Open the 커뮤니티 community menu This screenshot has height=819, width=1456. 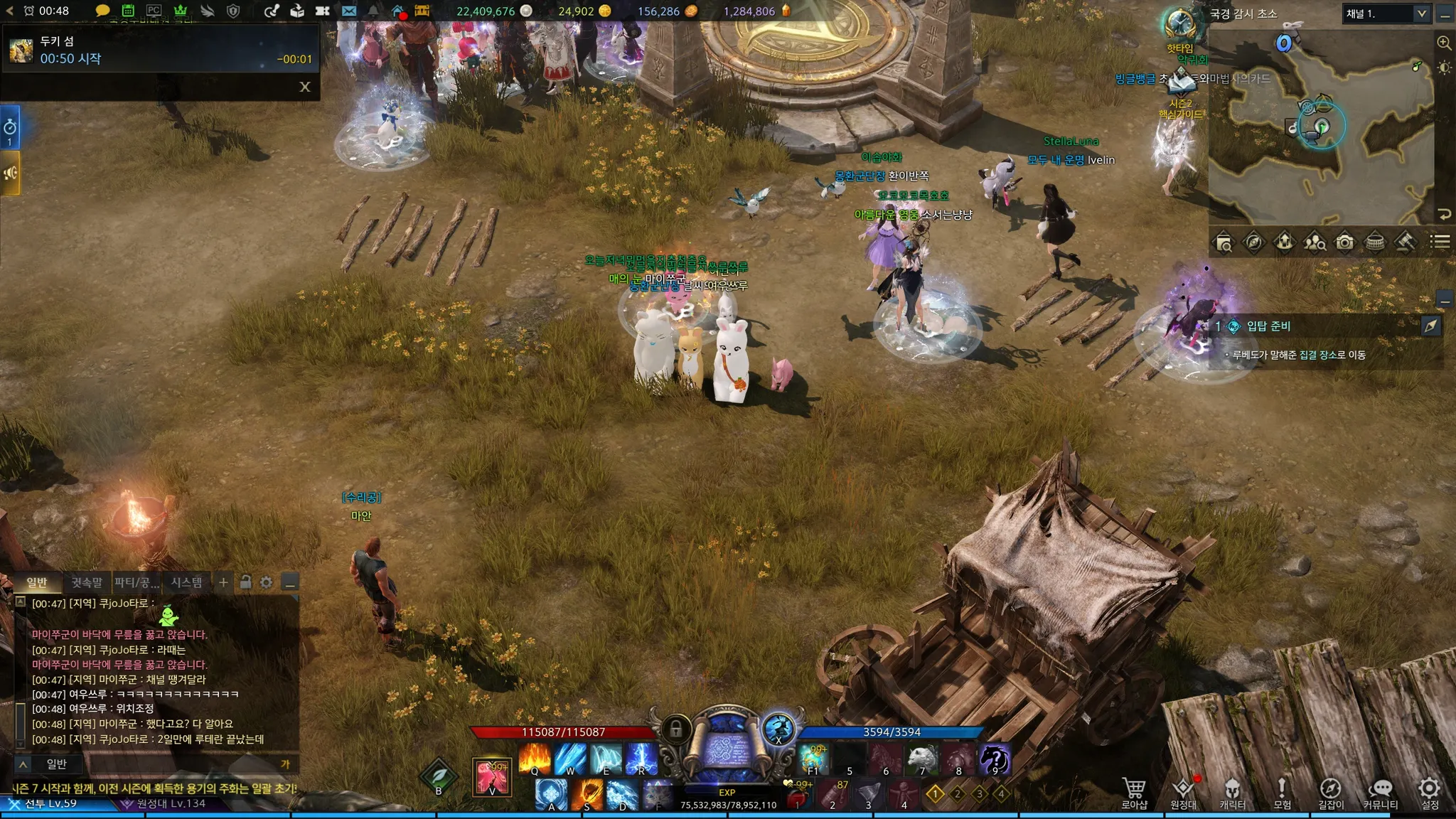tap(1380, 793)
